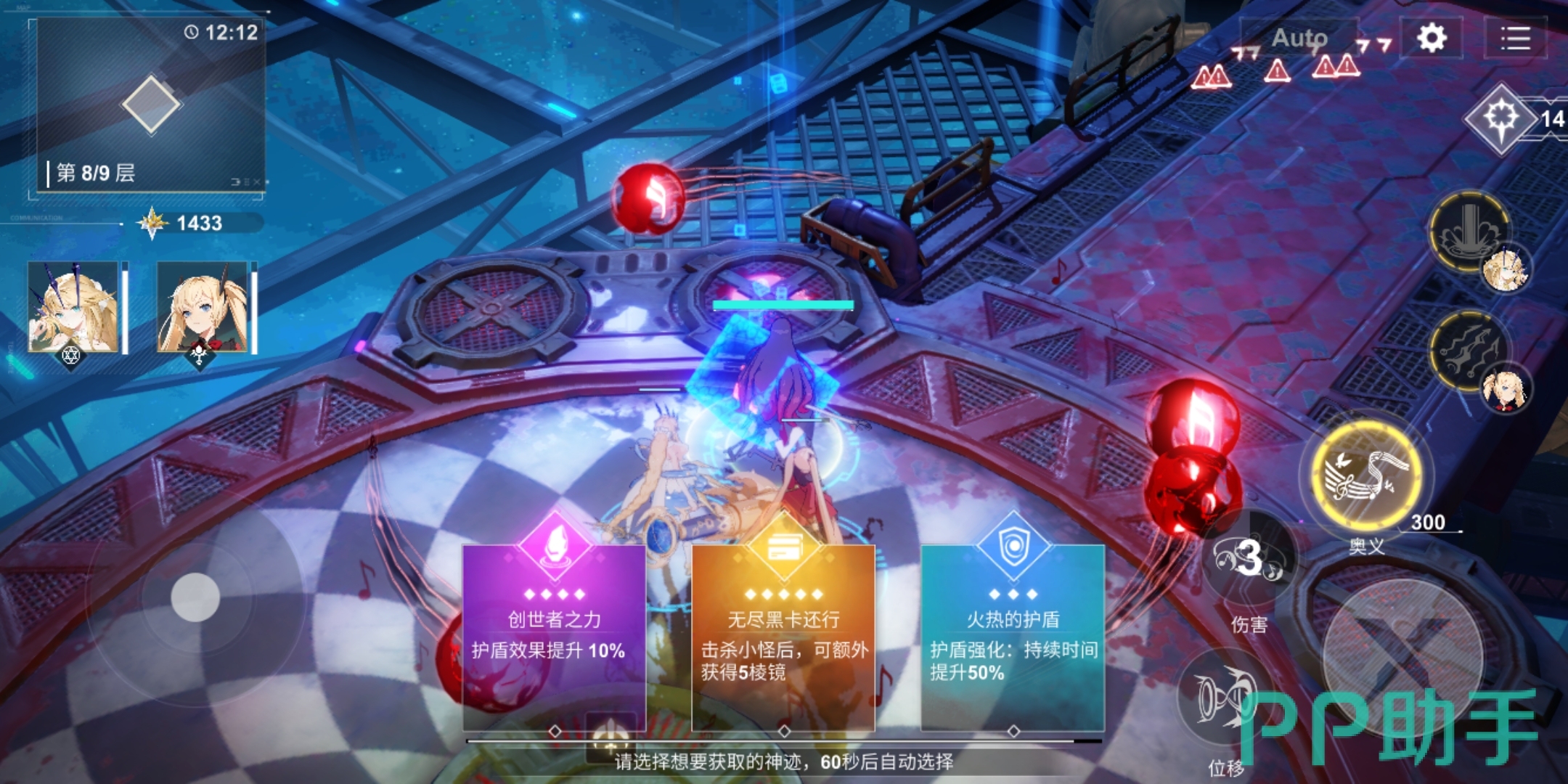Select the horned blonde character portrait
This screenshot has height=784, width=1568.
click(73, 307)
